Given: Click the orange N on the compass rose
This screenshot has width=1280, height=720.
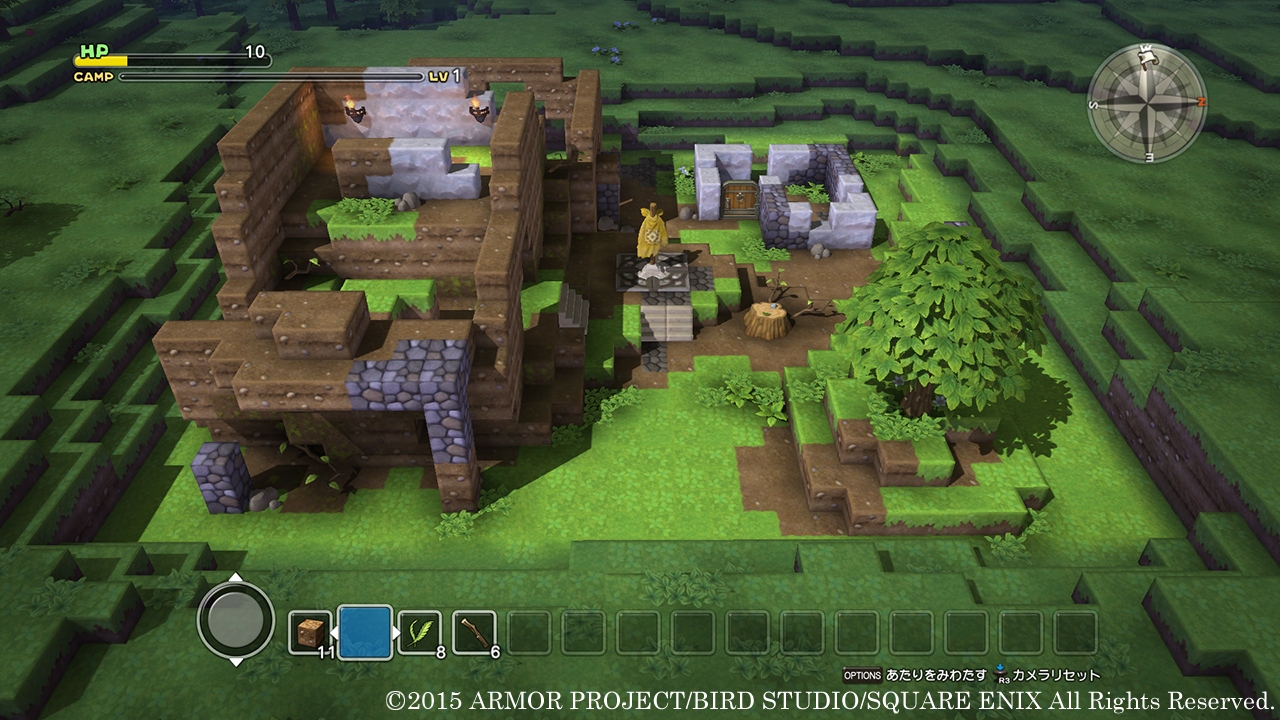Looking at the screenshot, I should [x=1201, y=102].
